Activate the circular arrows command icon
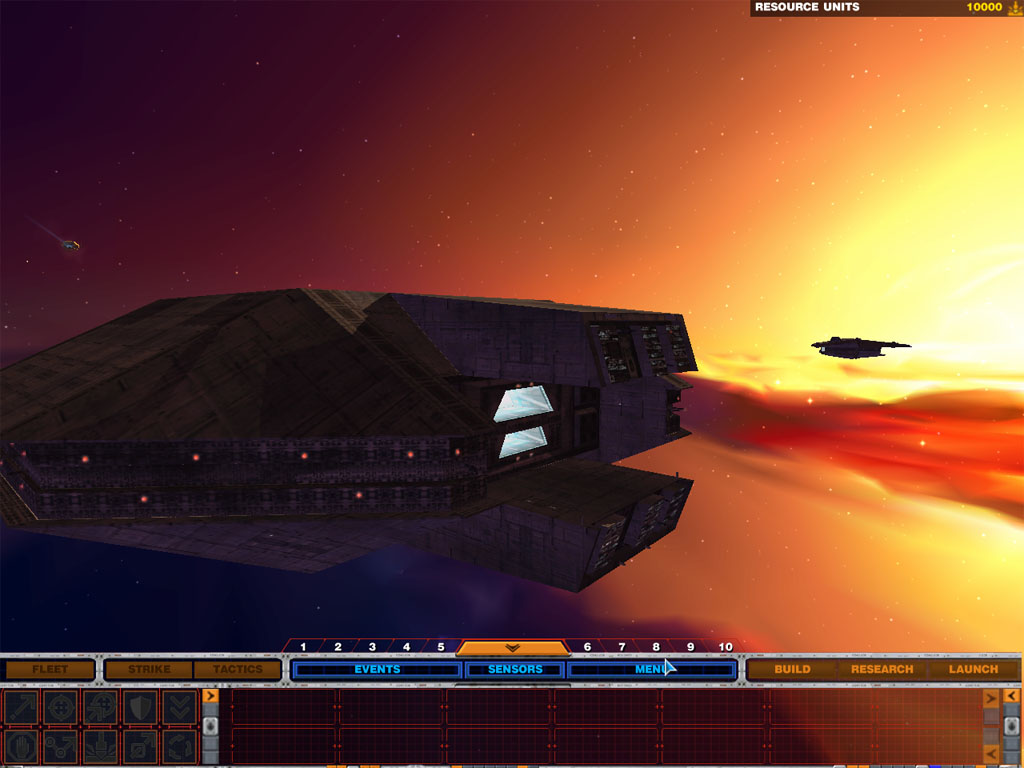Screen dimensions: 1024x768 [x=179, y=745]
